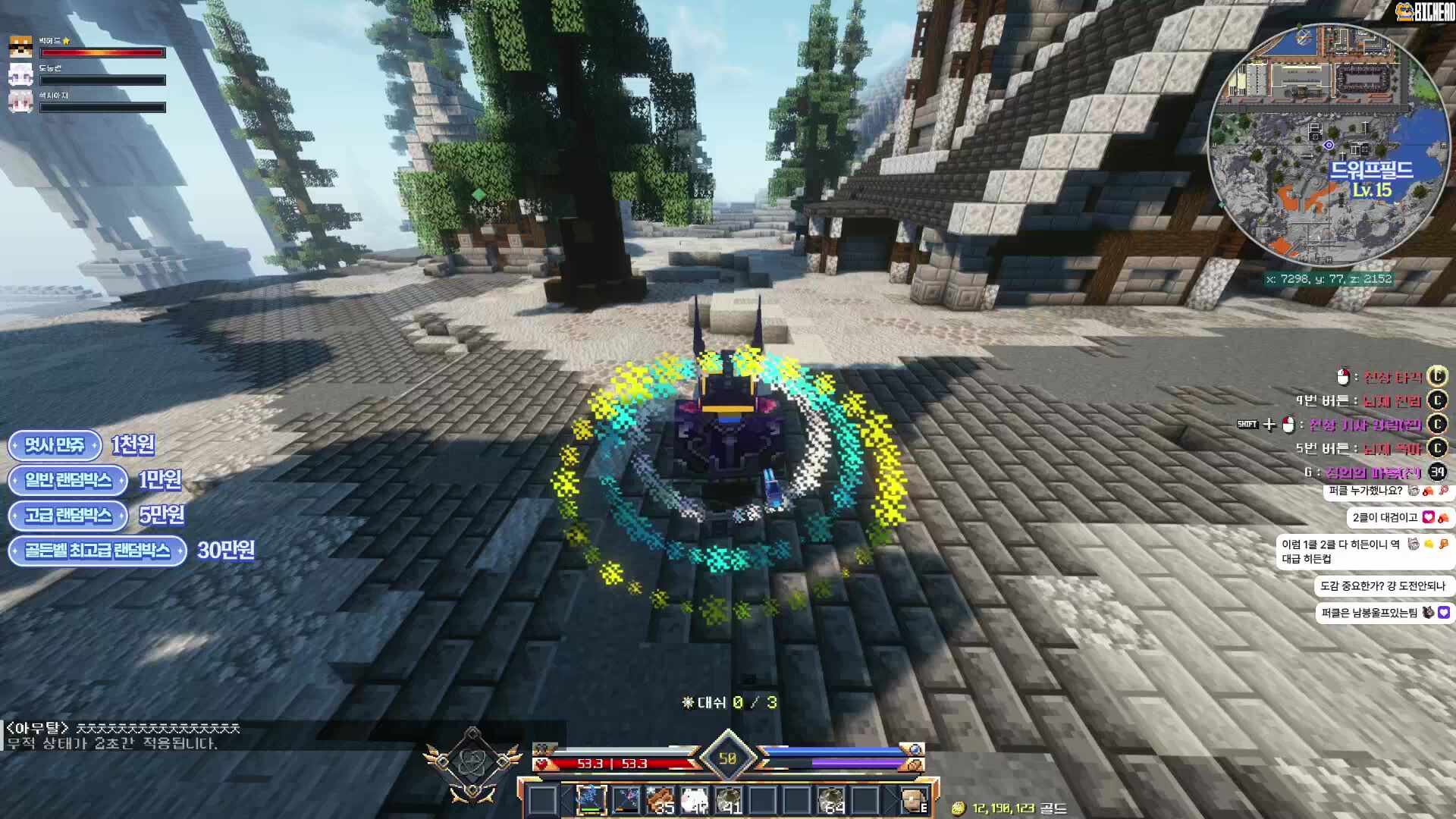
Task: Click the 일반 랜덤박스 donation label
Action: pyautogui.click(x=67, y=480)
